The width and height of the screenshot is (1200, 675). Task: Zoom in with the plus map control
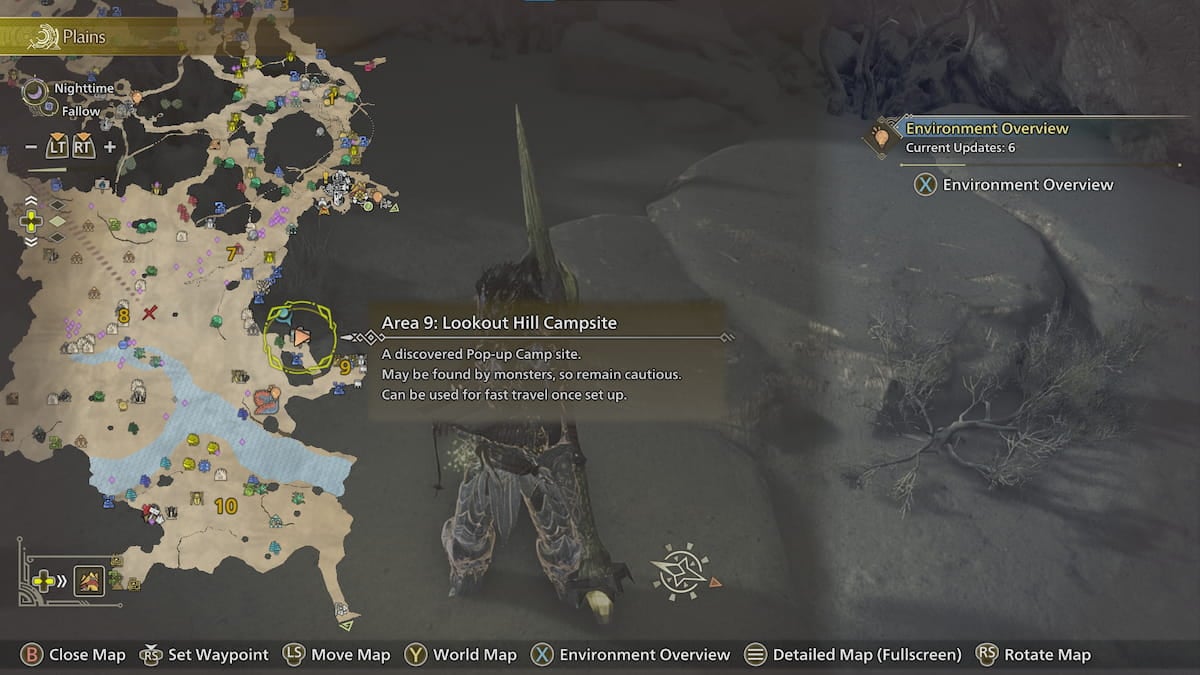110,147
